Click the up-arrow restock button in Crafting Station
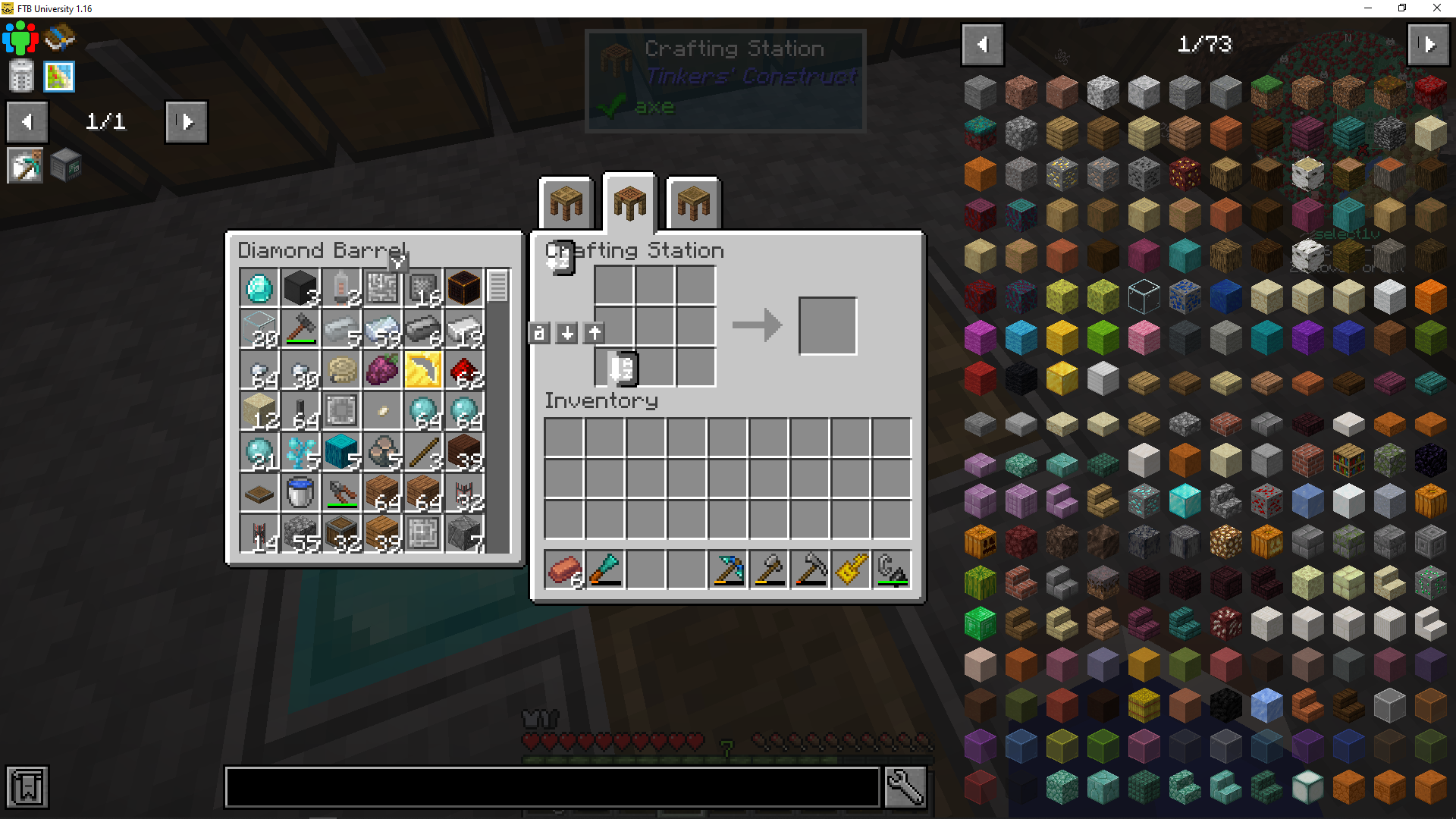This screenshot has width=1456, height=819. (594, 333)
